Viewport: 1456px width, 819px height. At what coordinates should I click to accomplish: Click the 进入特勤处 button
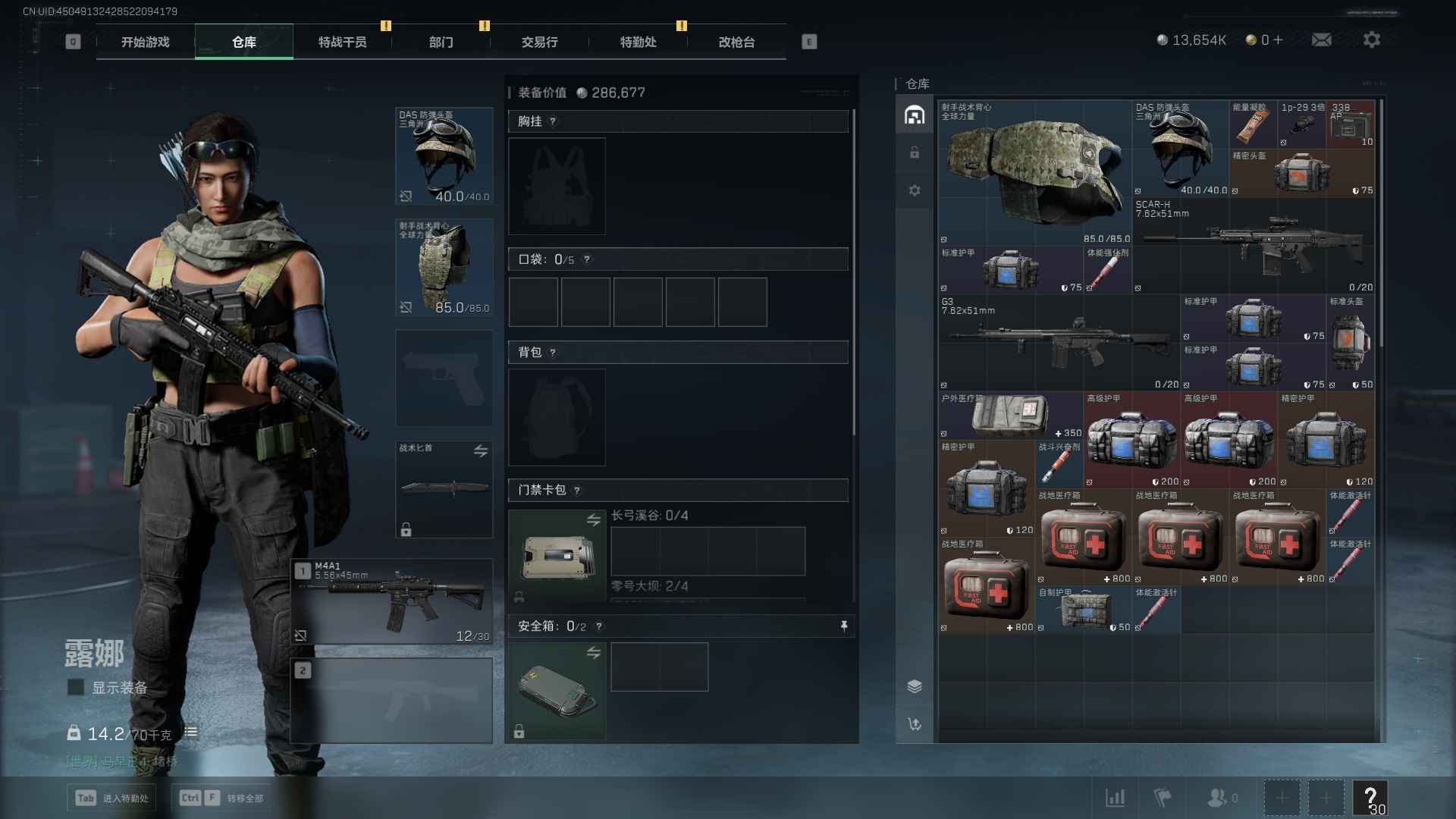(112, 798)
